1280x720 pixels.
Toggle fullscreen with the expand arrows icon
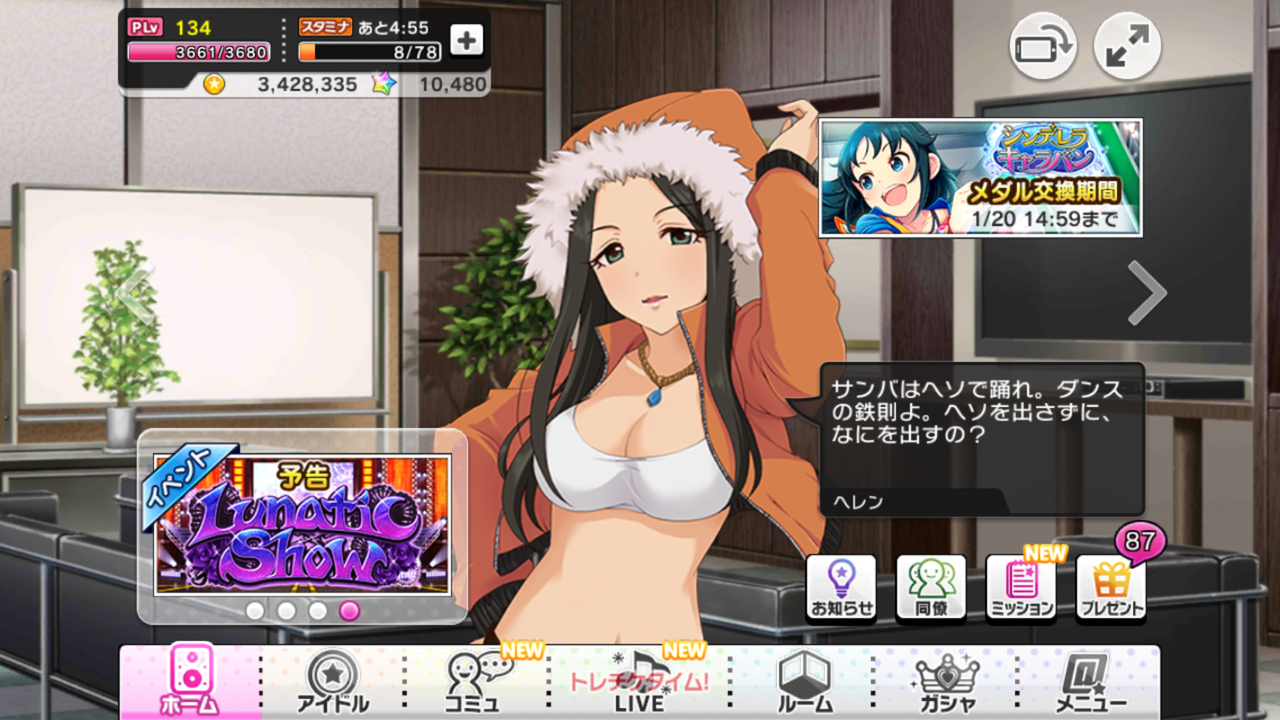pos(1125,46)
